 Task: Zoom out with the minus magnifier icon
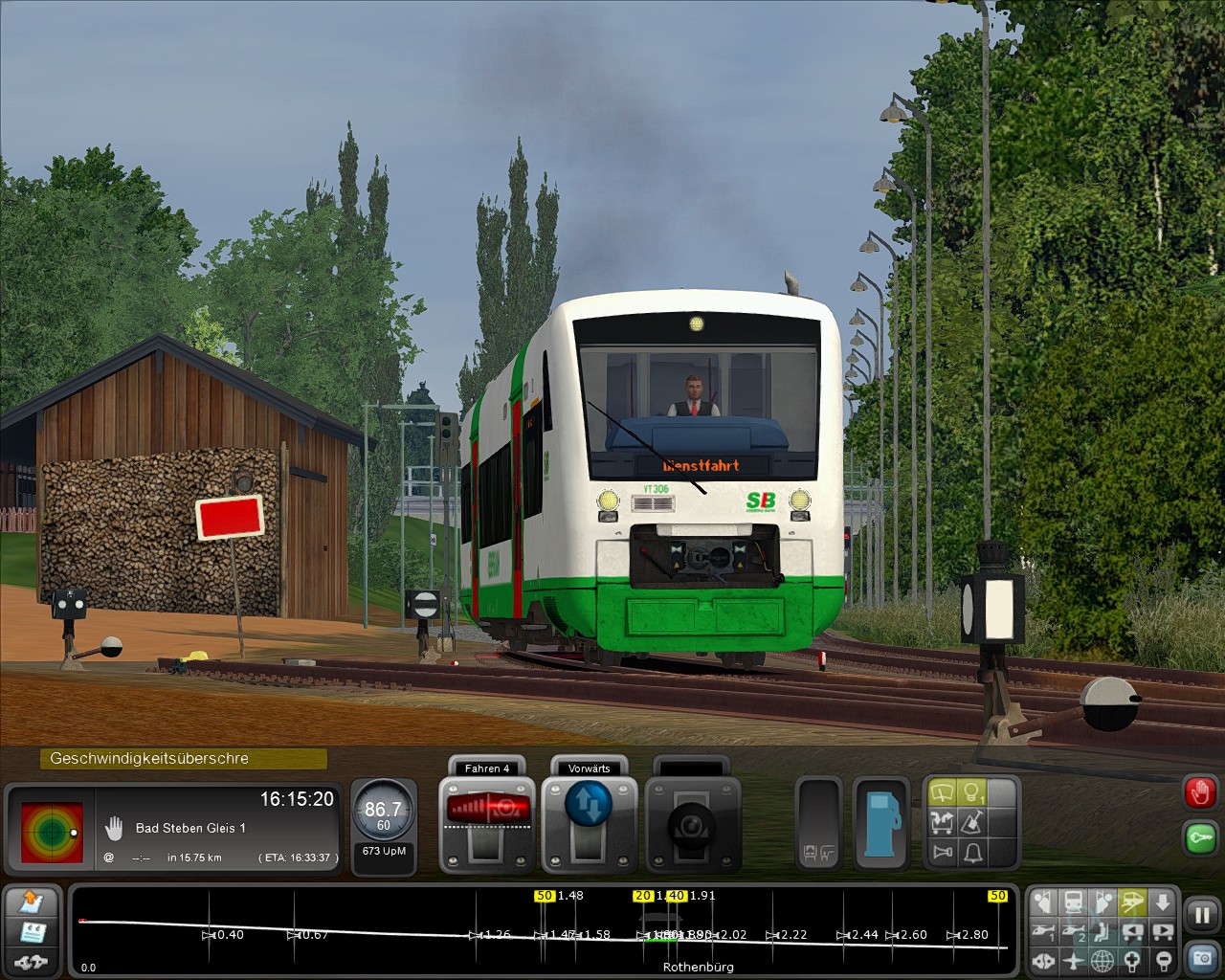click(x=1163, y=960)
